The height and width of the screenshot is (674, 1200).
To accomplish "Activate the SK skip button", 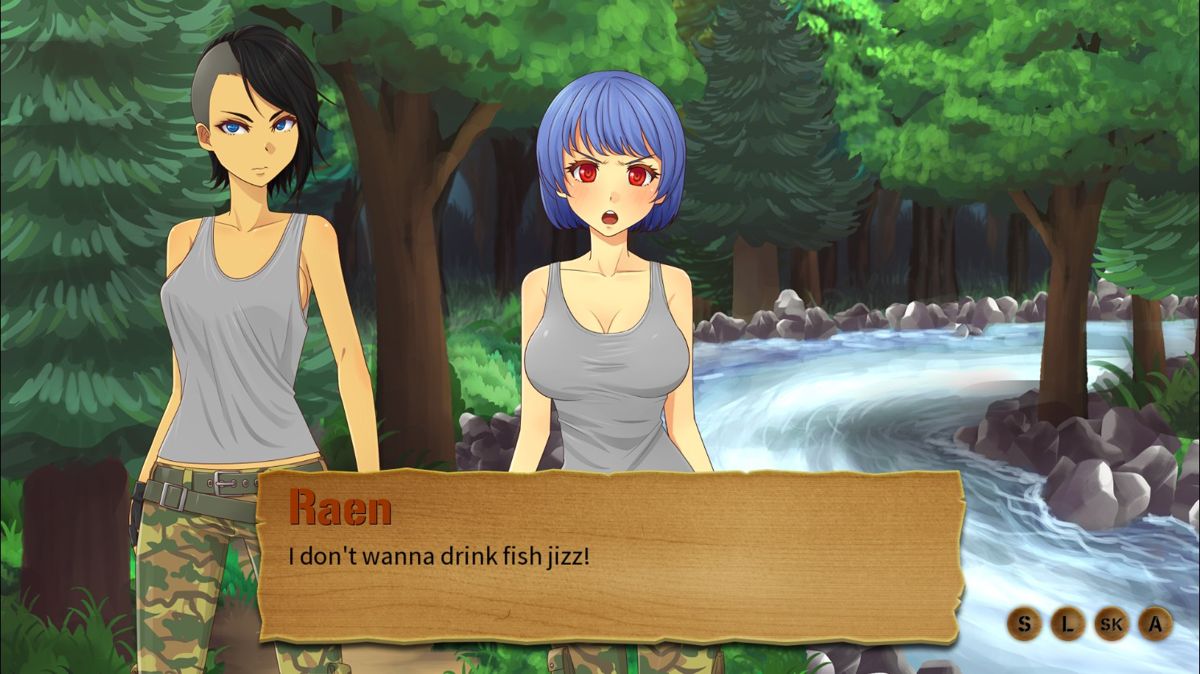I will point(1111,624).
